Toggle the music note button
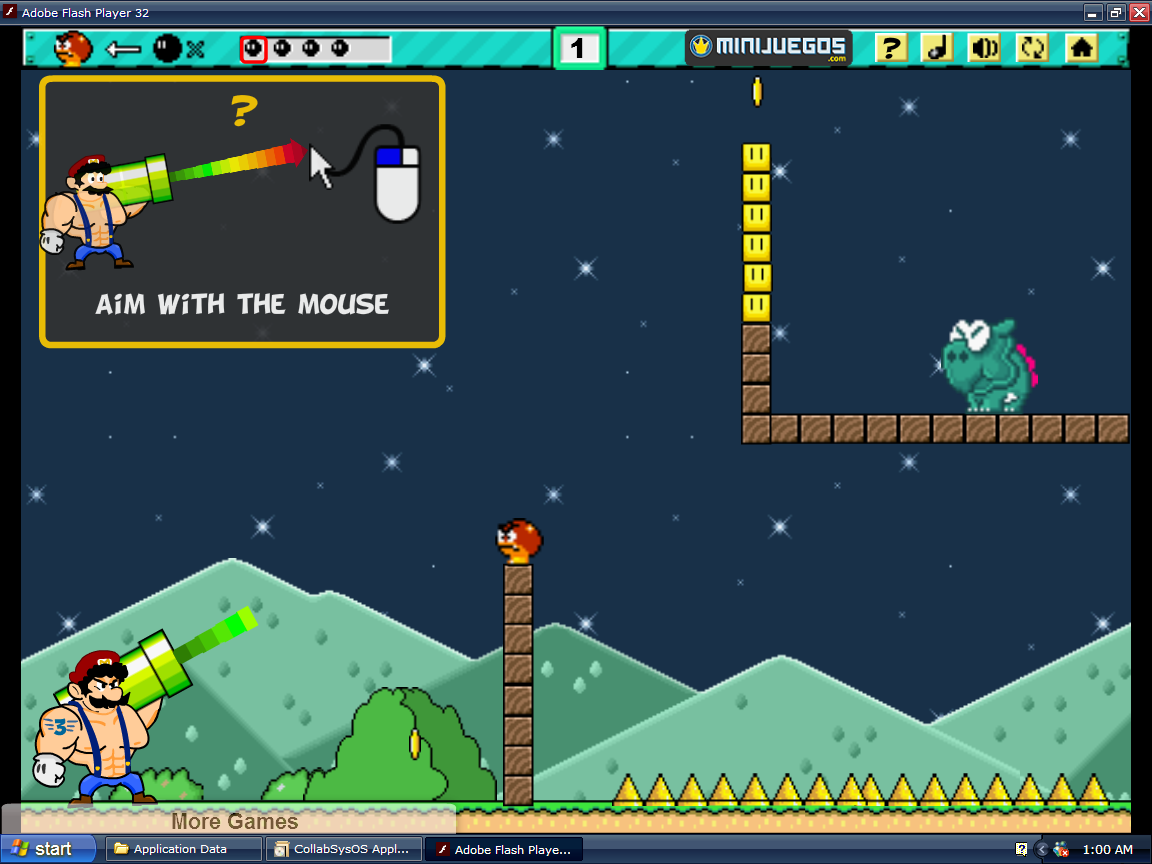The height and width of the screenshot is (864, 1152). (x=937, y=48)
